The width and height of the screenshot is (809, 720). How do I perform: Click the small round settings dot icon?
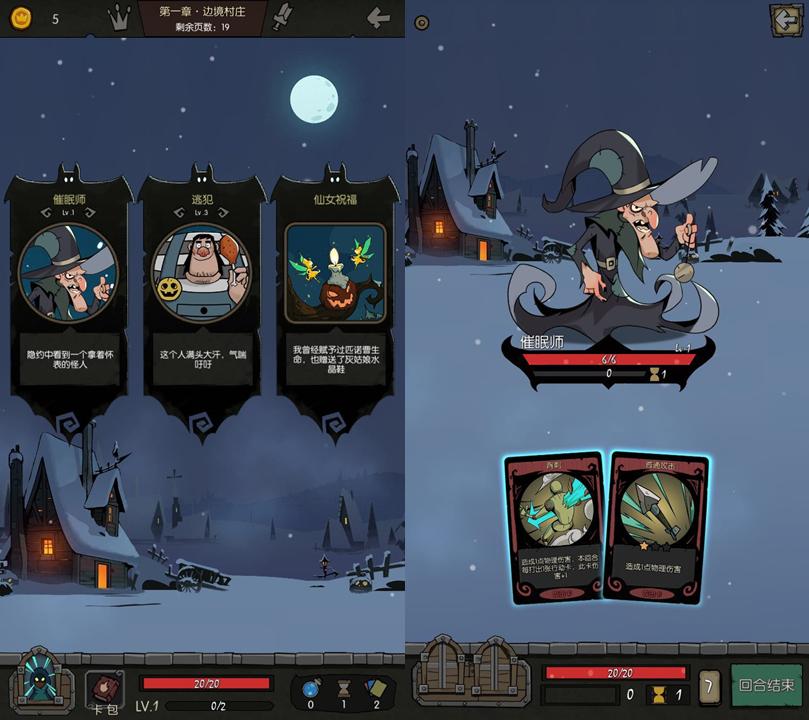(422, 22)
